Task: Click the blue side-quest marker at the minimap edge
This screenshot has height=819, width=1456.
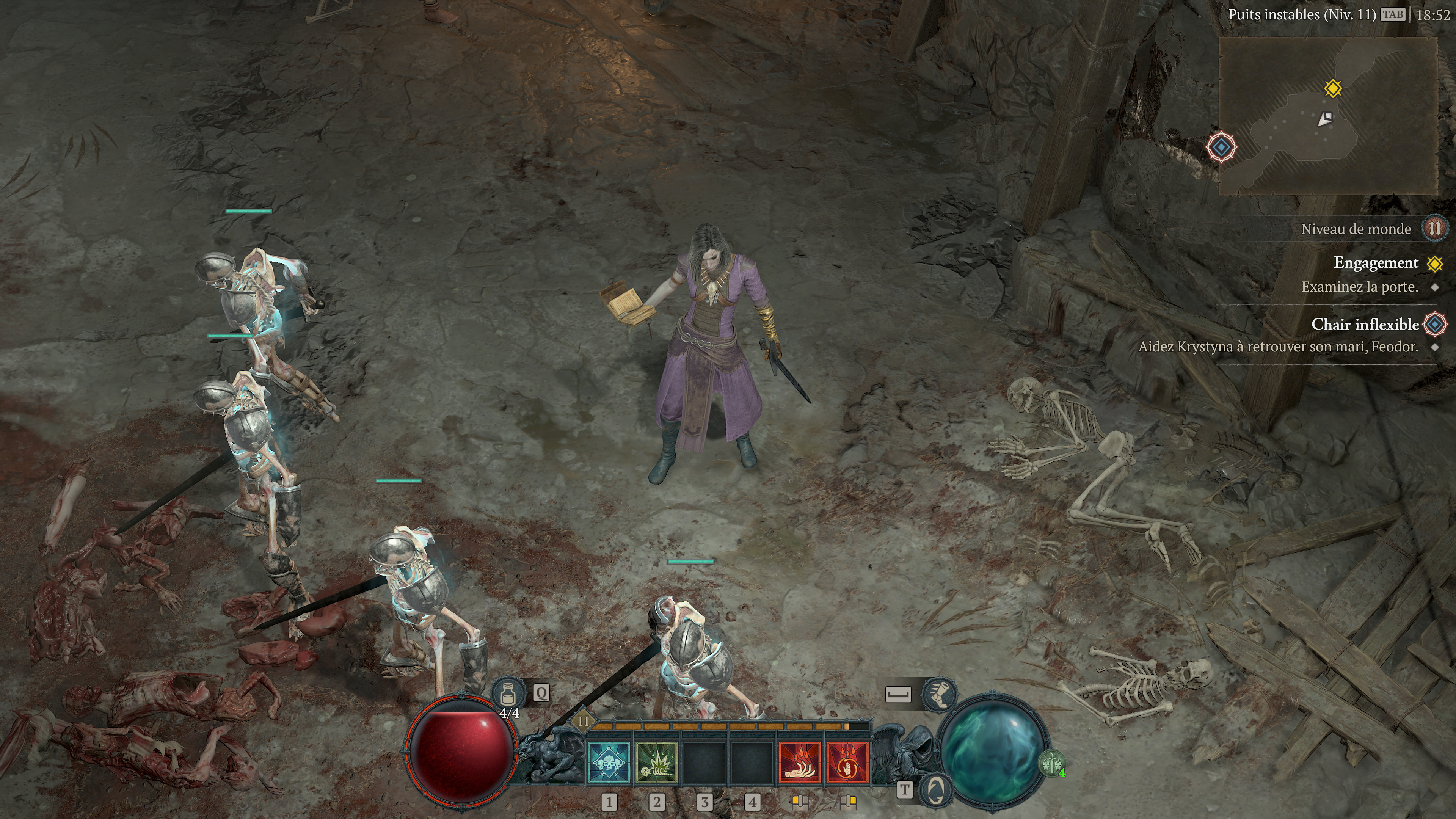Action: 1221,147
